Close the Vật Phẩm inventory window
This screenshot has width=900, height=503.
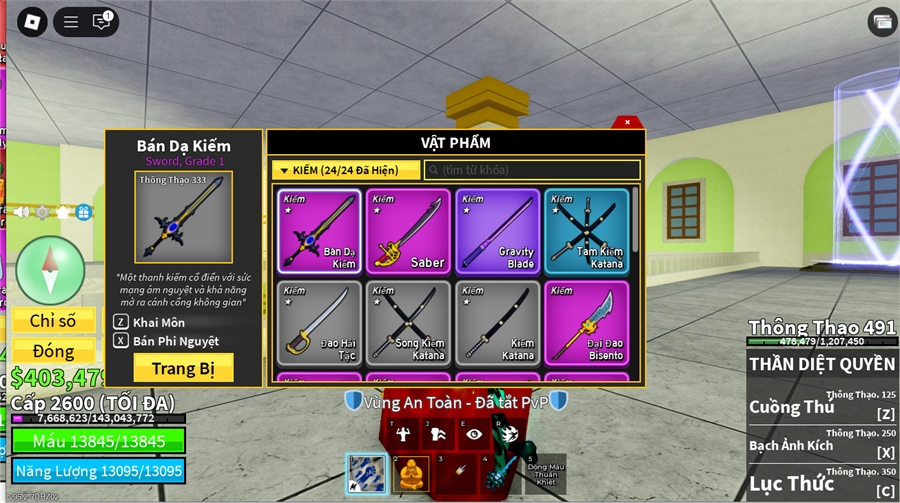point(627,122)
